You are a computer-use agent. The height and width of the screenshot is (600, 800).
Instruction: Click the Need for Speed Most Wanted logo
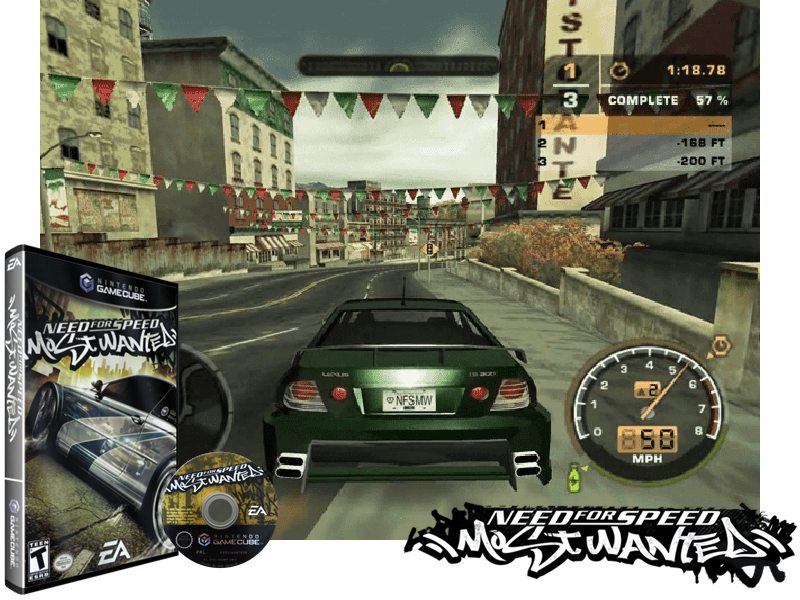tap(601, 537)
